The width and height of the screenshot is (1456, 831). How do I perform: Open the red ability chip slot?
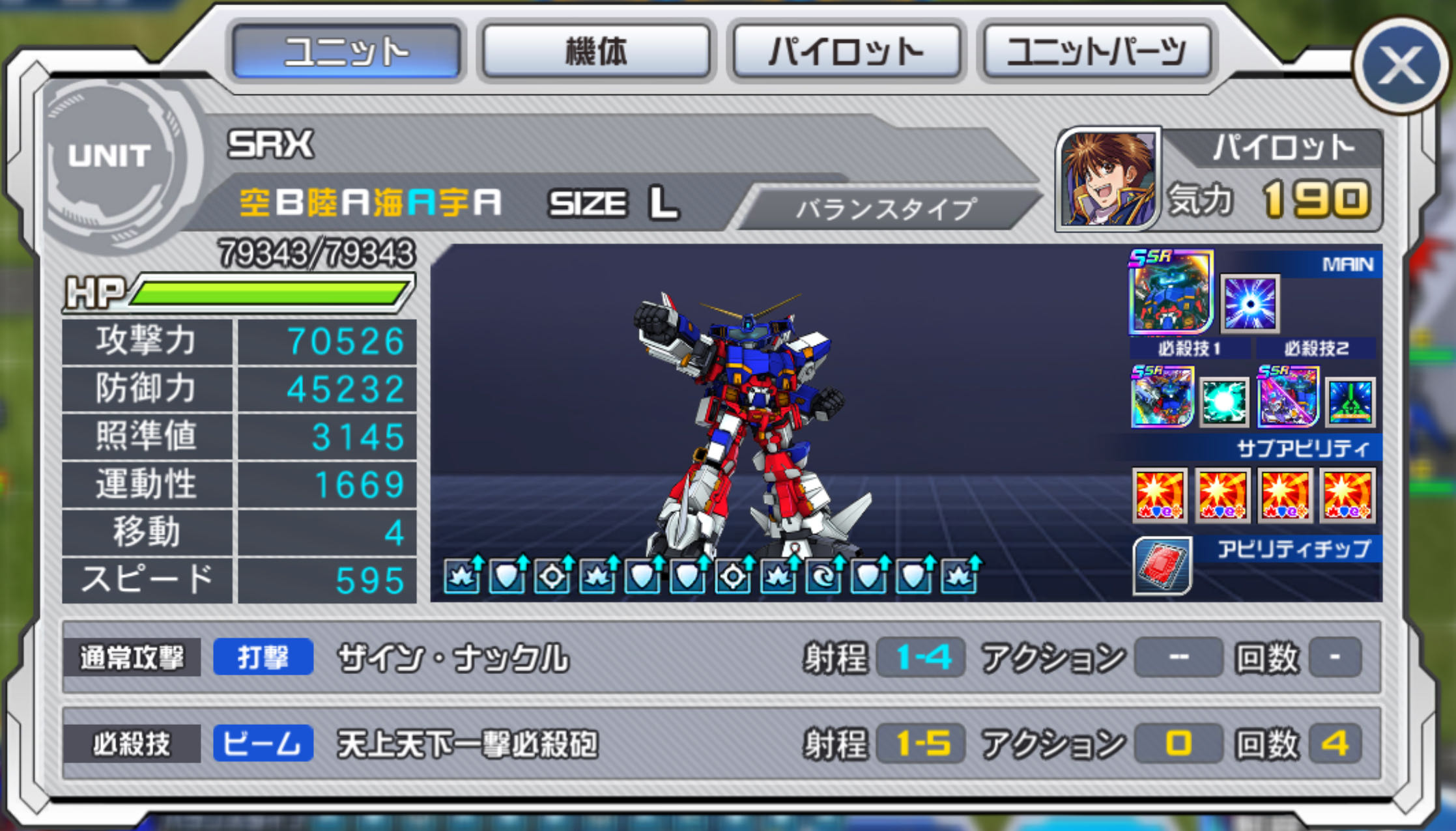tap(1162, 565)
